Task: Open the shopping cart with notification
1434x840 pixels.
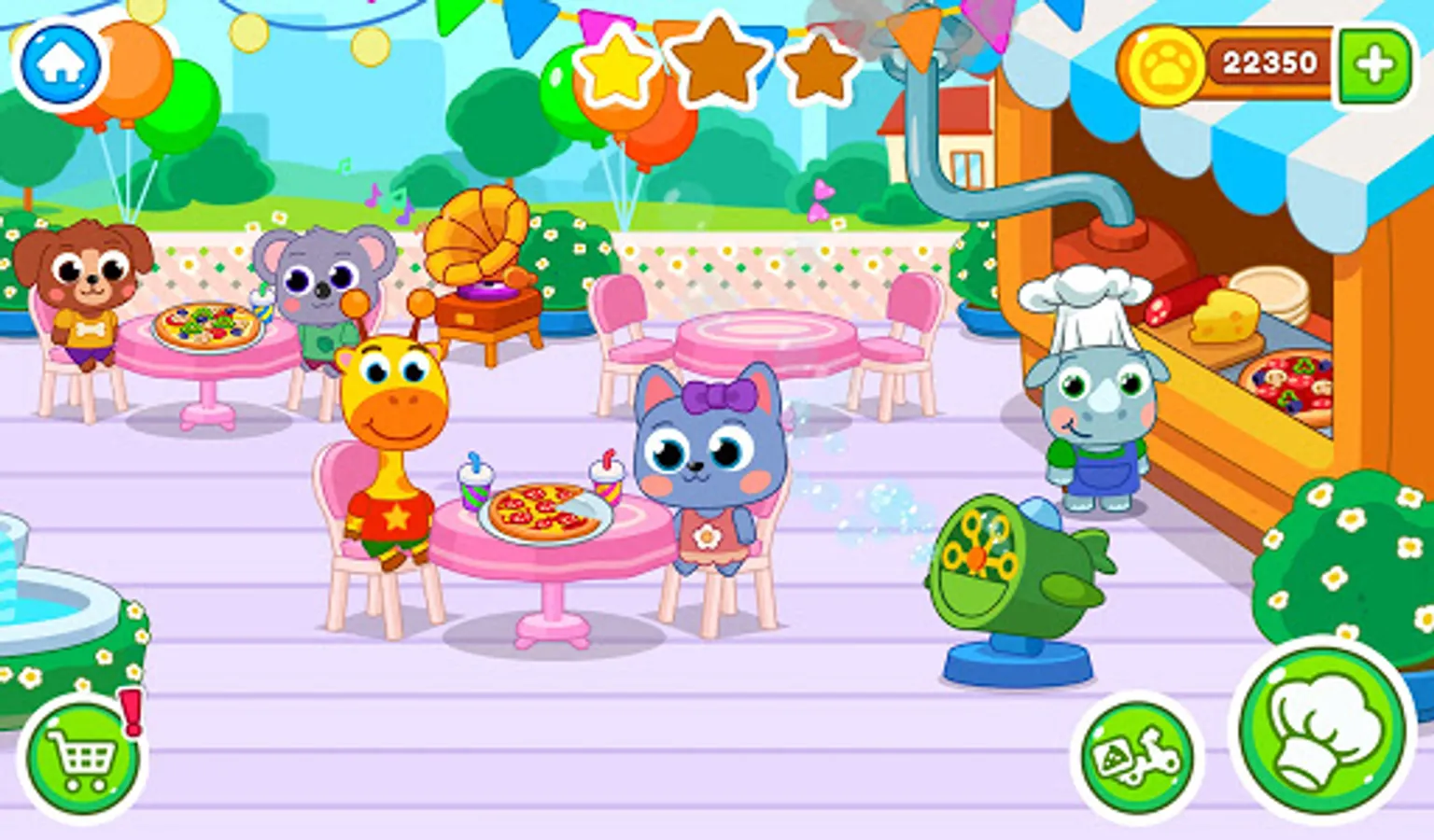Action: pyautogui.click(x=82, y=758)
